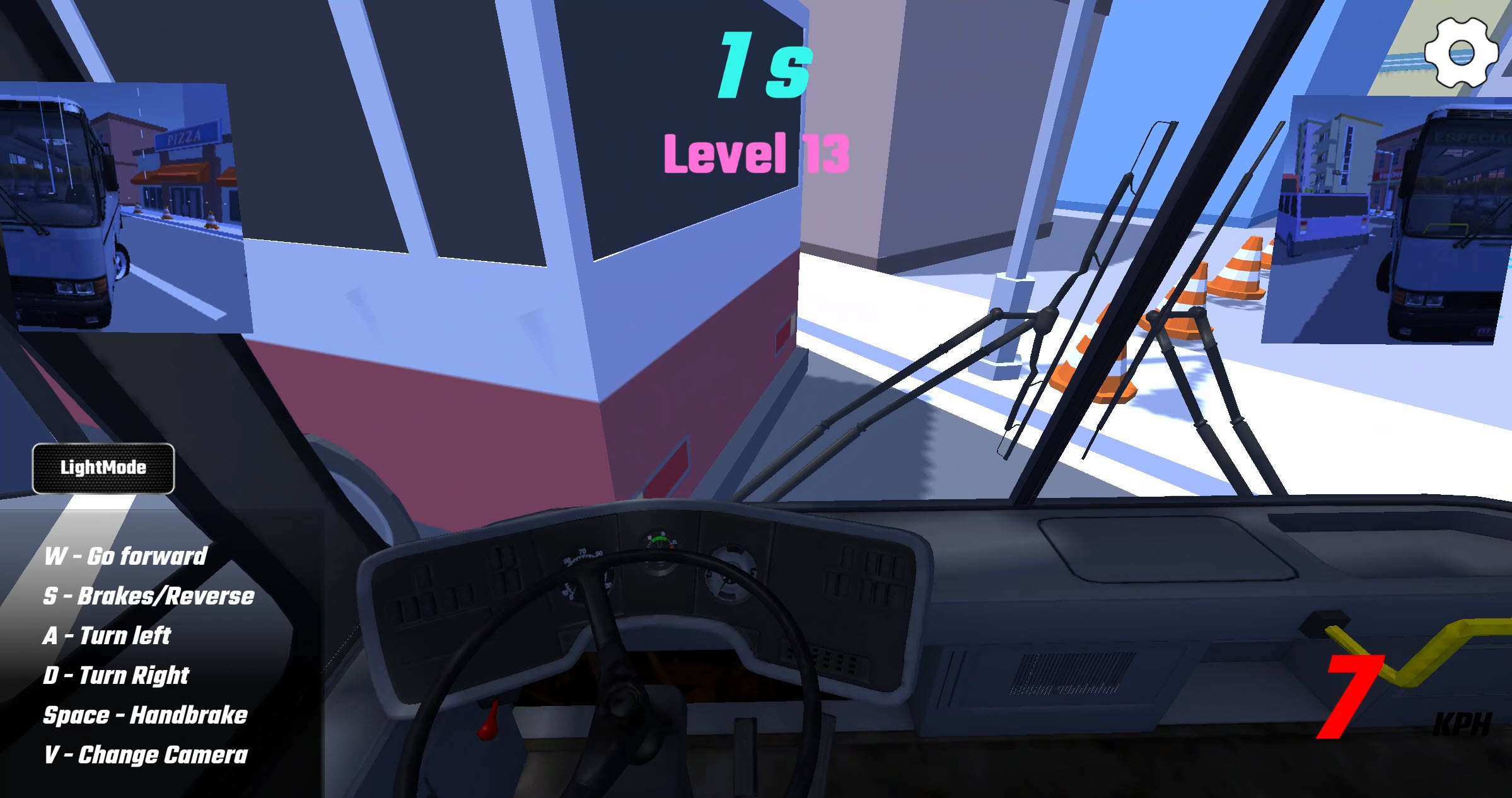Toggle LightMode on
The width and height of the screenshot is (1512, 798).
click(103, 468)
